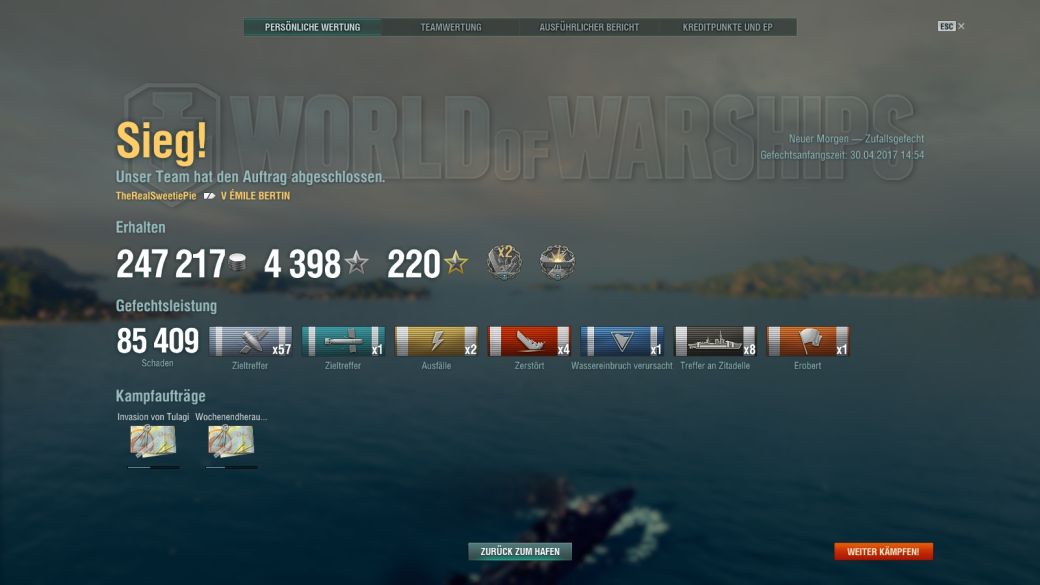Select the Wassereinbruch verursacht ribbon
This screenshot has height=585, width=1040.
click(x=622, y=341)
